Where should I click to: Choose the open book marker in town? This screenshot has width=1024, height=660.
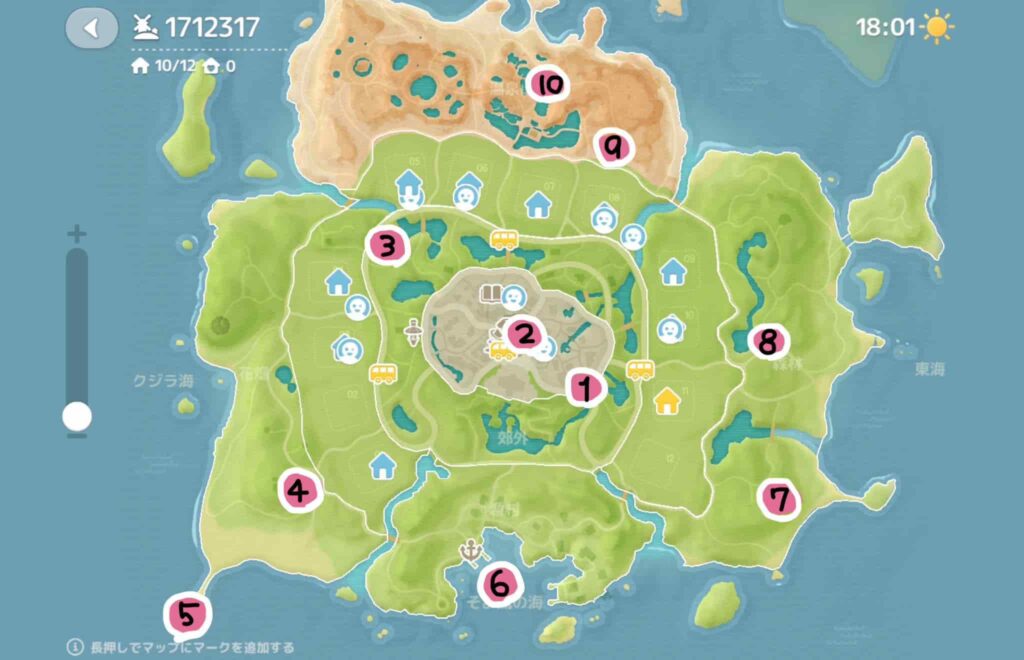tap(490, 293)
